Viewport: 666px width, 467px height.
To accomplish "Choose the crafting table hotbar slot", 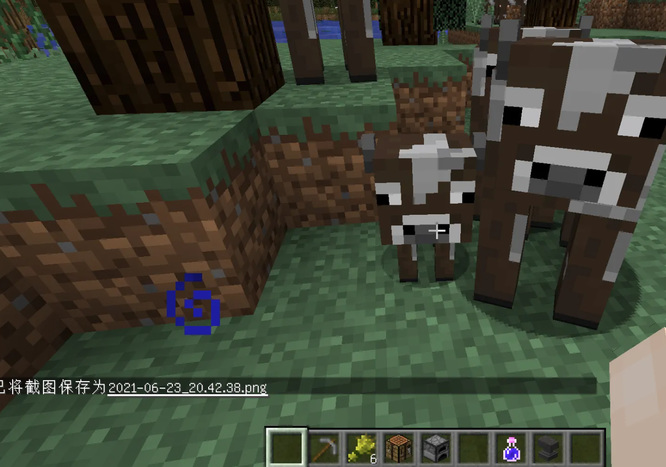I will point(396,447).
